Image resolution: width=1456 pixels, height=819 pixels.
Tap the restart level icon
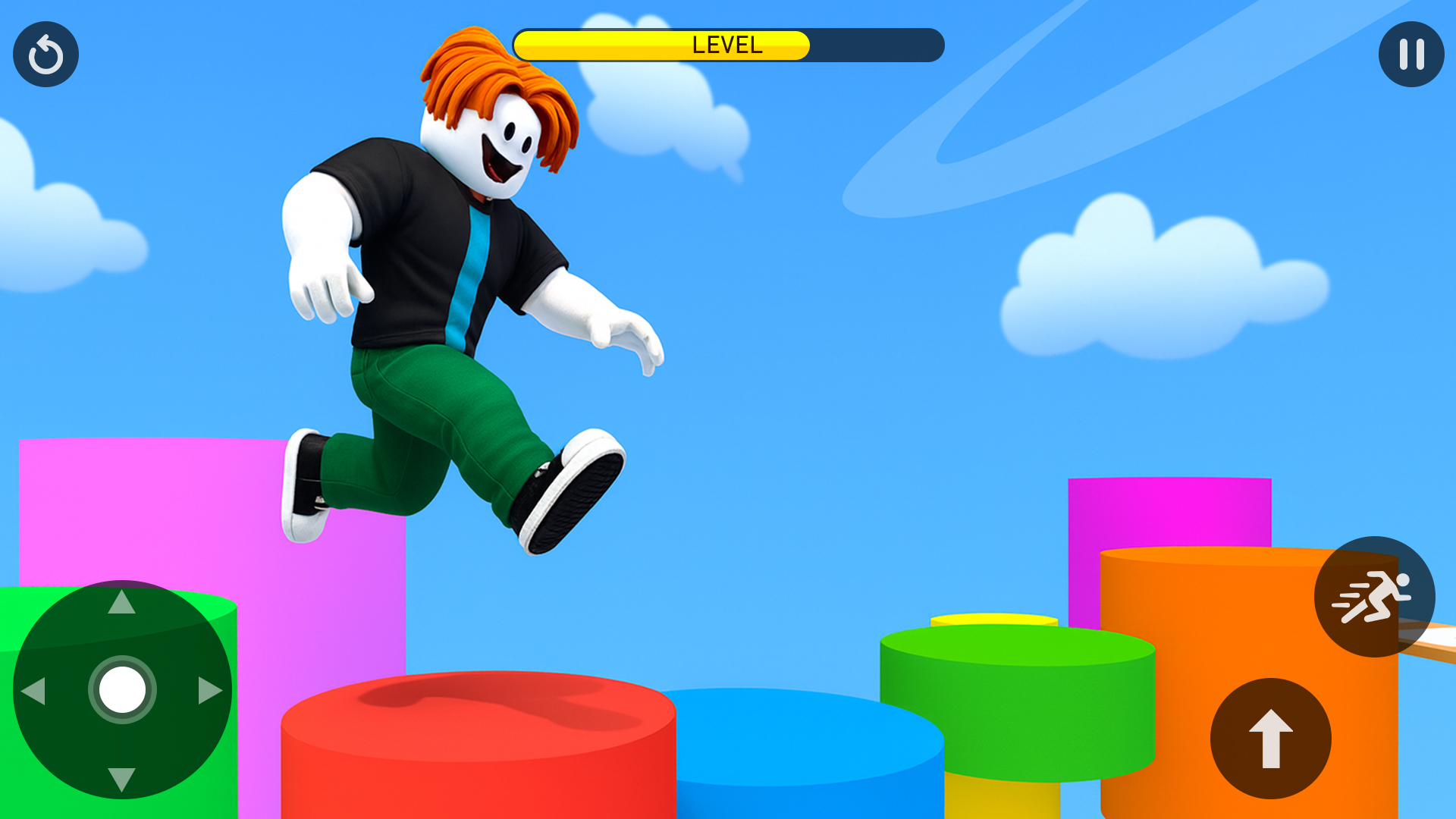point(45,54)
